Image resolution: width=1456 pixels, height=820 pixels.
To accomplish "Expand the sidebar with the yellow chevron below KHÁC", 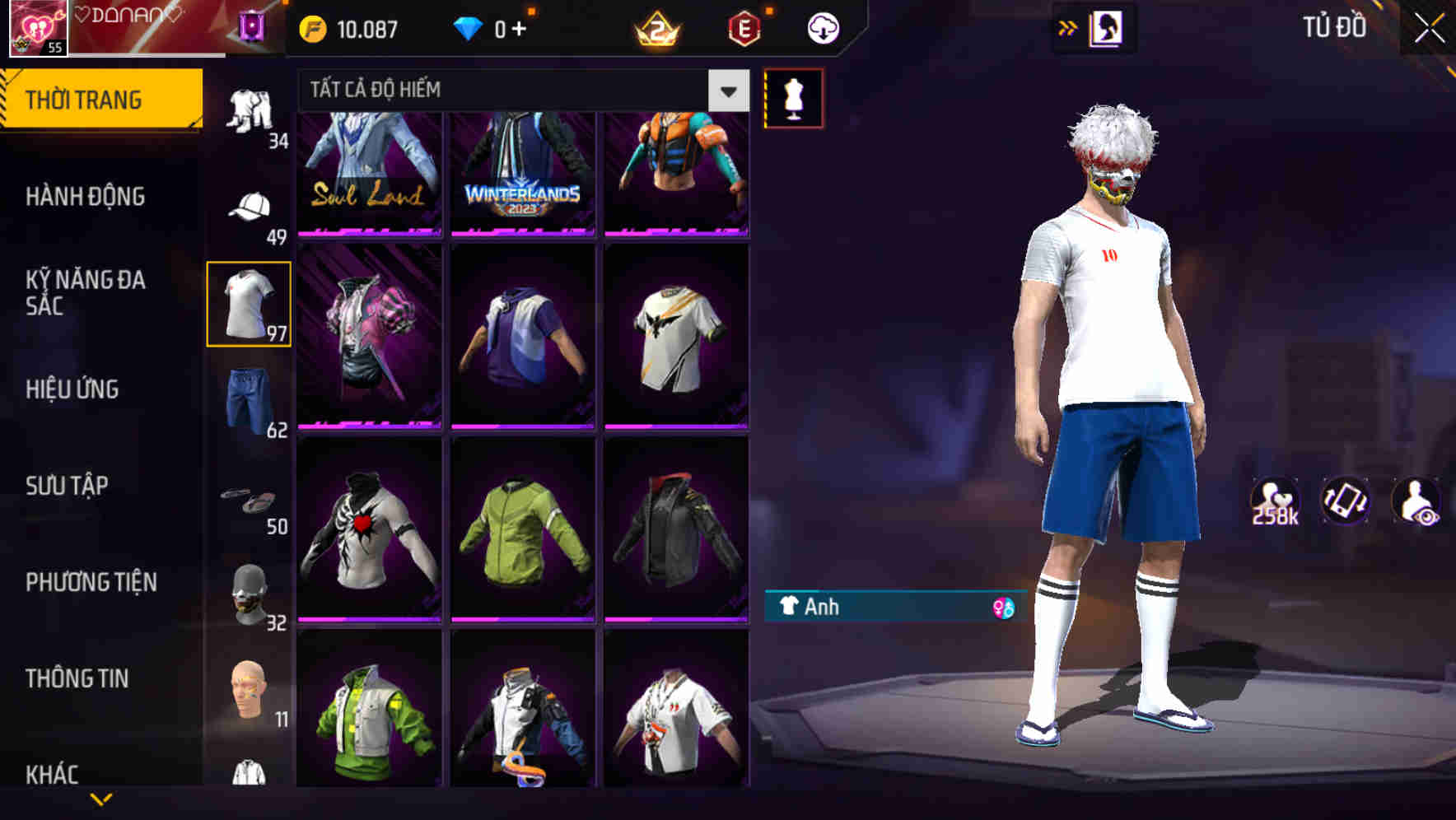I will [101, 801].
